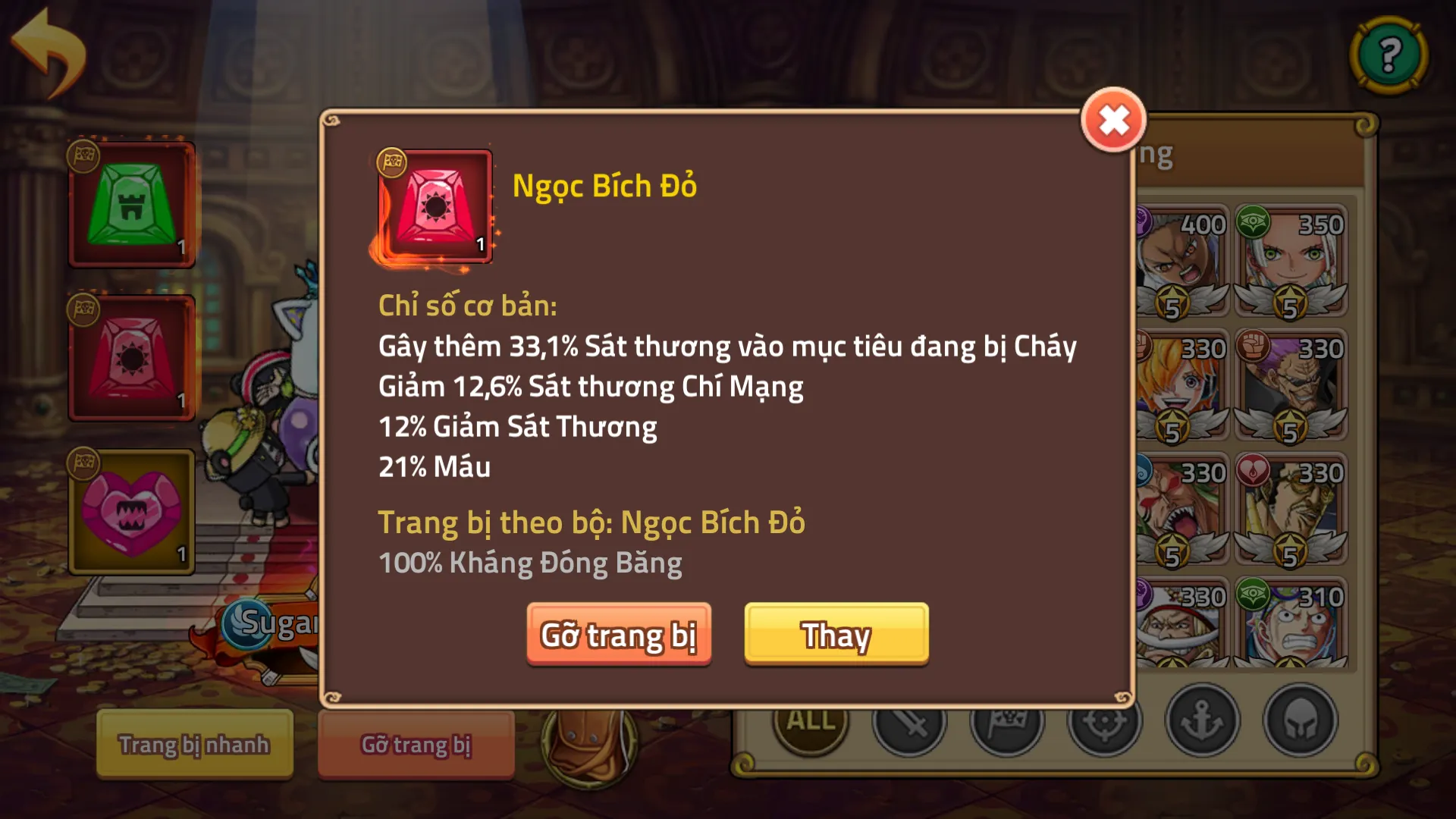
Task: Pick the 350 power green-eye character card
Action: [1291, 260]
